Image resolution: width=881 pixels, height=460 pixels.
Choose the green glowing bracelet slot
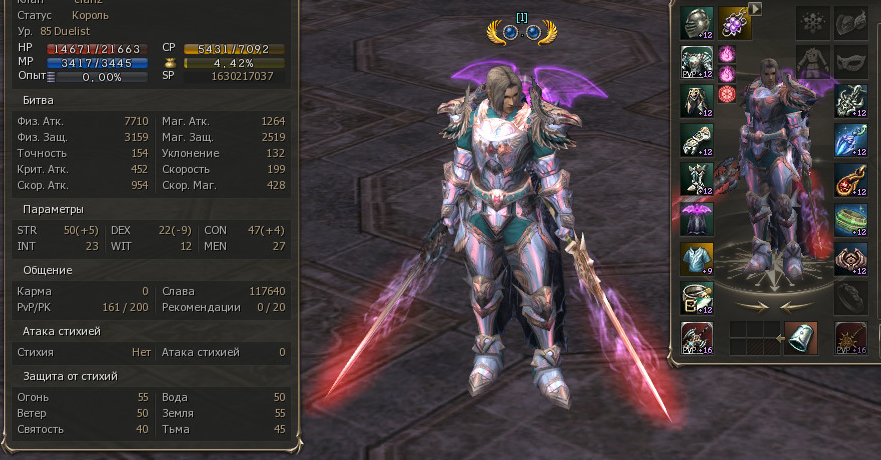tap(851, 218)
